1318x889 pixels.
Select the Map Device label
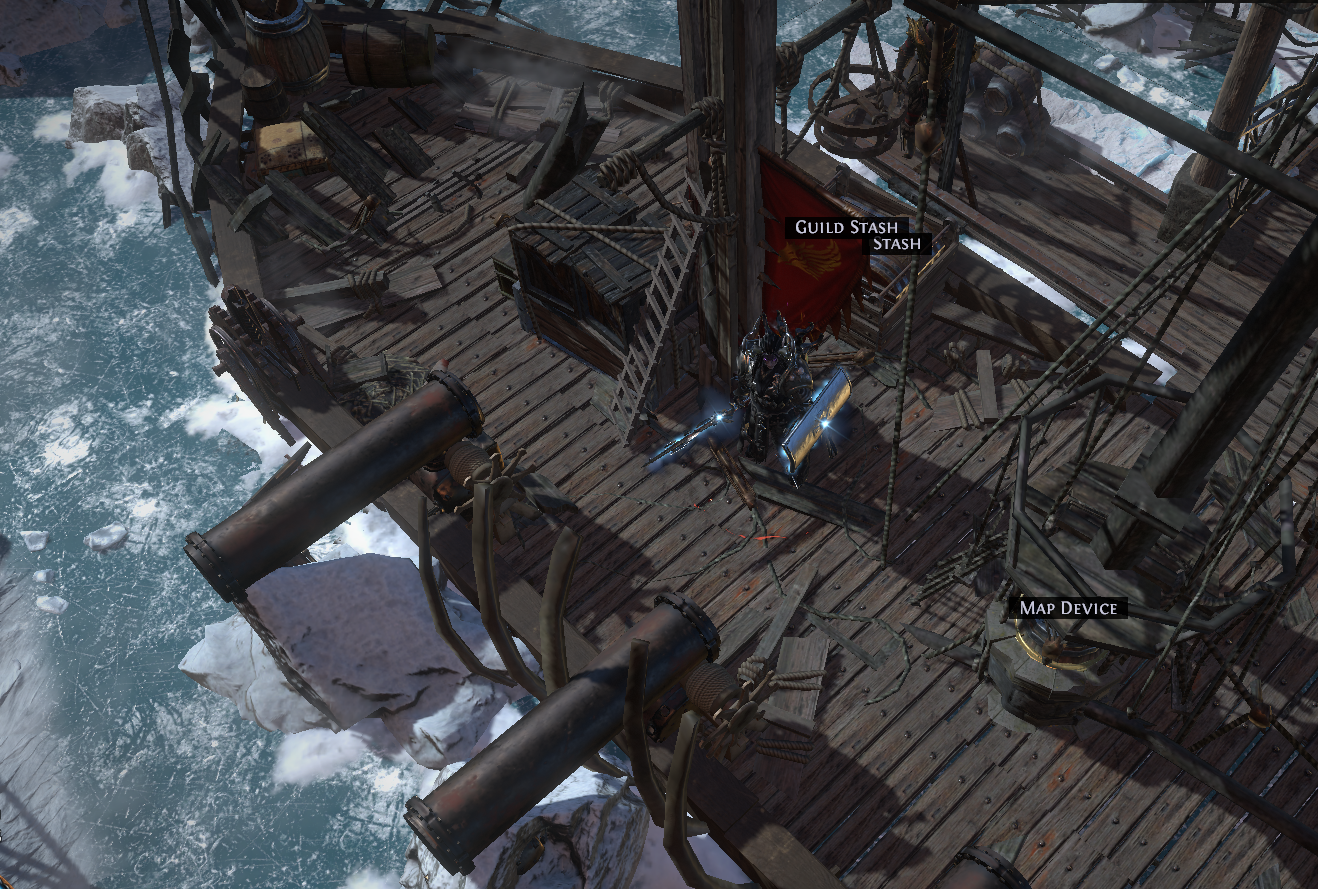pos(1069,608)
